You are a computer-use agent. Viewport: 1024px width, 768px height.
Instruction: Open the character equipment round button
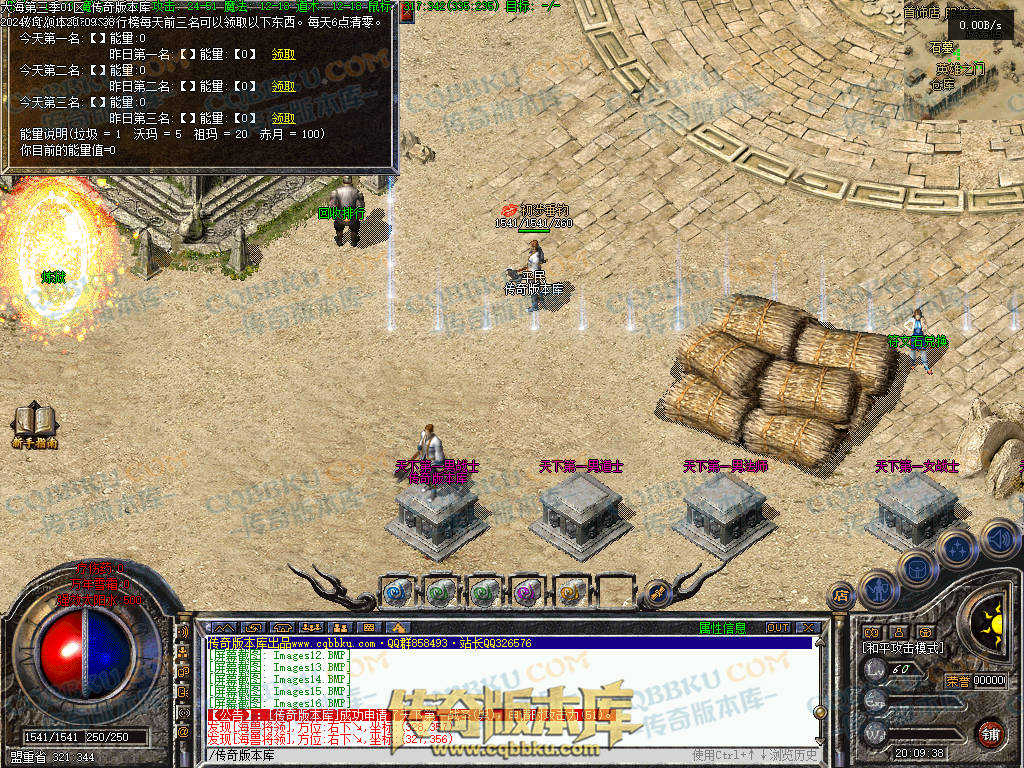point(877,590)
